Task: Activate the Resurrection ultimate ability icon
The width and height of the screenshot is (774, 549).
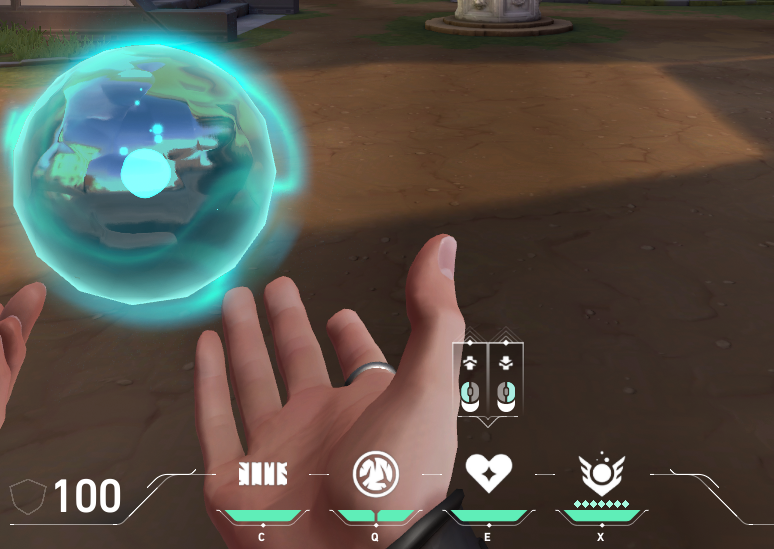Action: click(x=600, y=473)
